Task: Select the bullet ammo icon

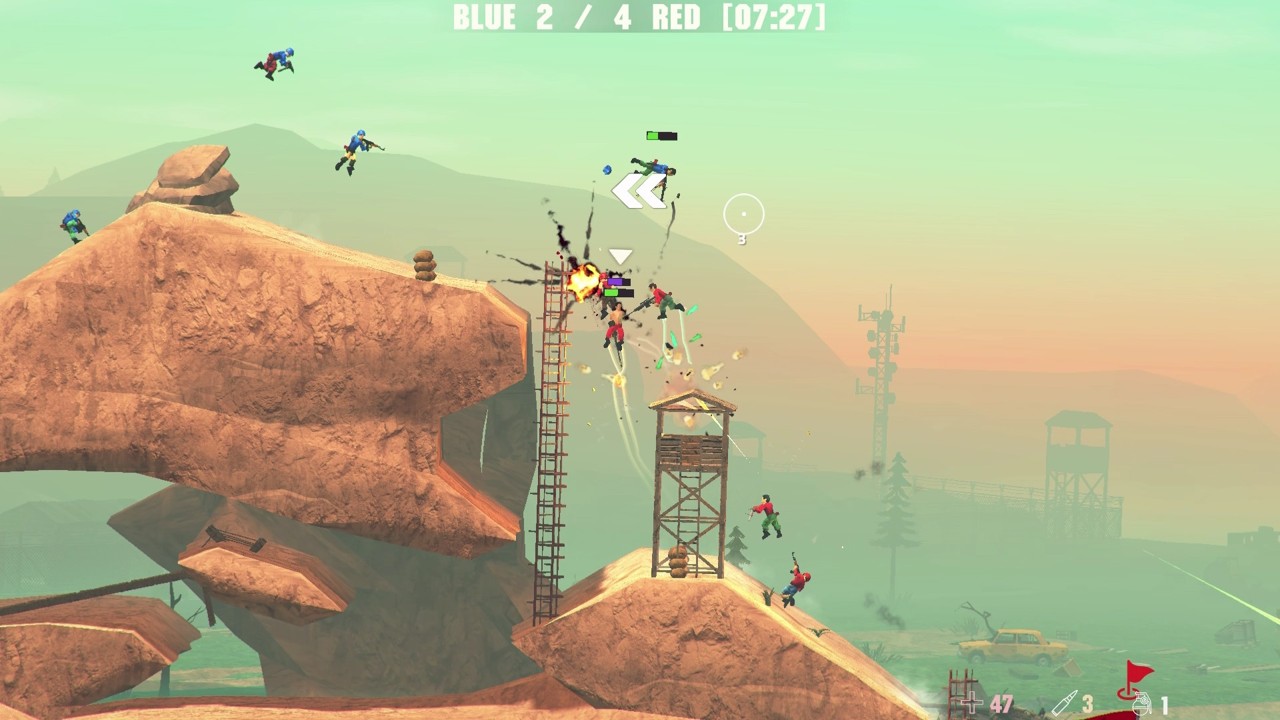Action: pyautogui.click(x=1063, y=703)
